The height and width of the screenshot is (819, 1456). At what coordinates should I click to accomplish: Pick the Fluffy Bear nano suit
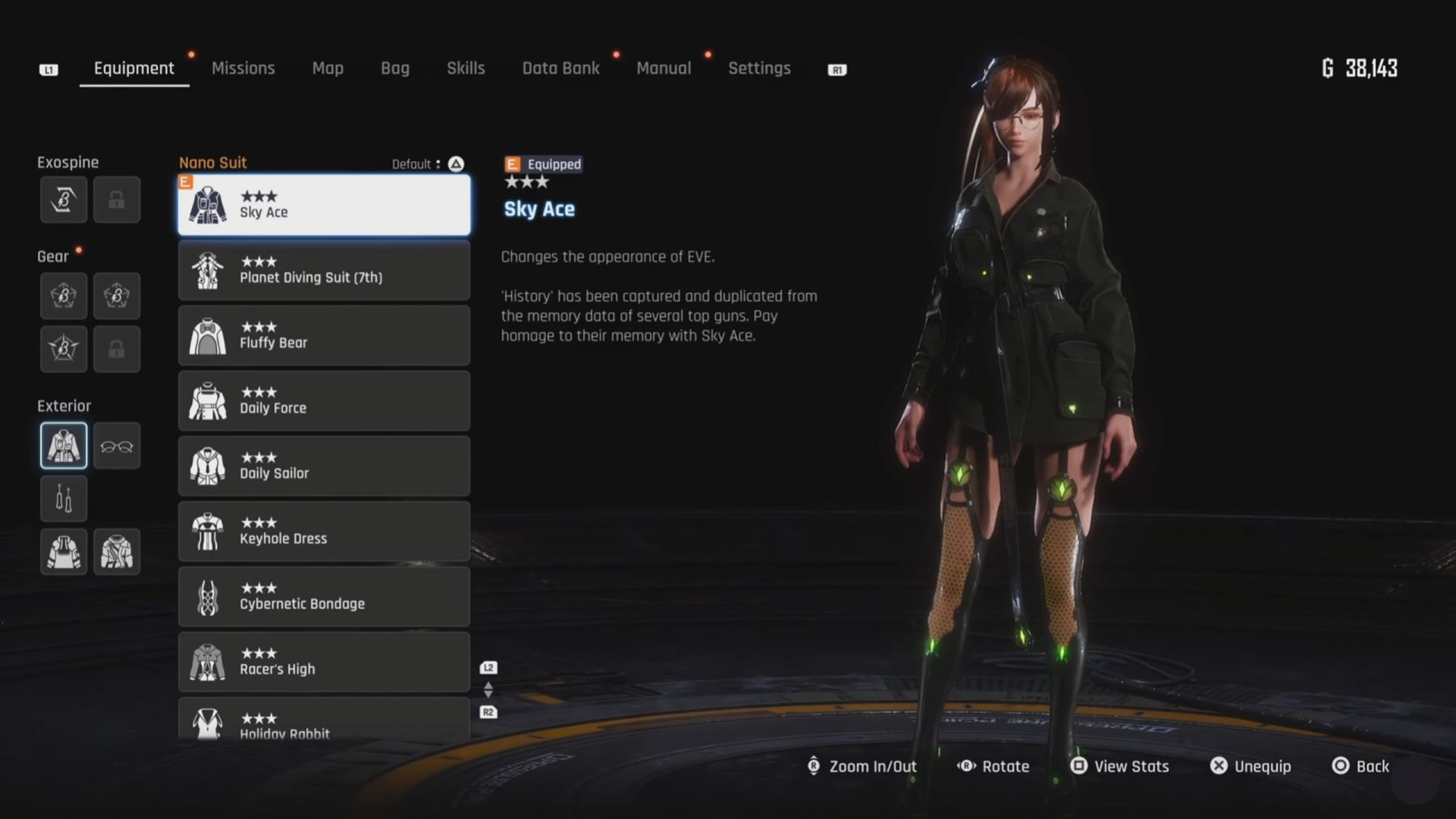pyautogui.click(x=324, y=335)
